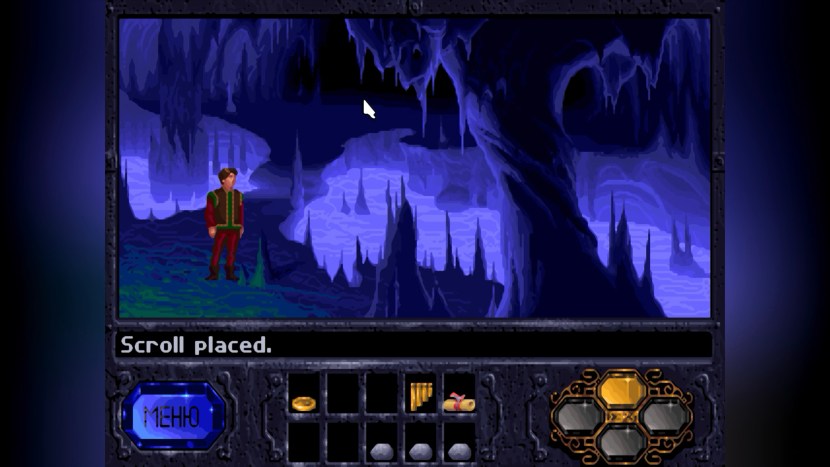Open the blue МЕНЮ gem button
The image size is (830, 467).
coord(172,415)
